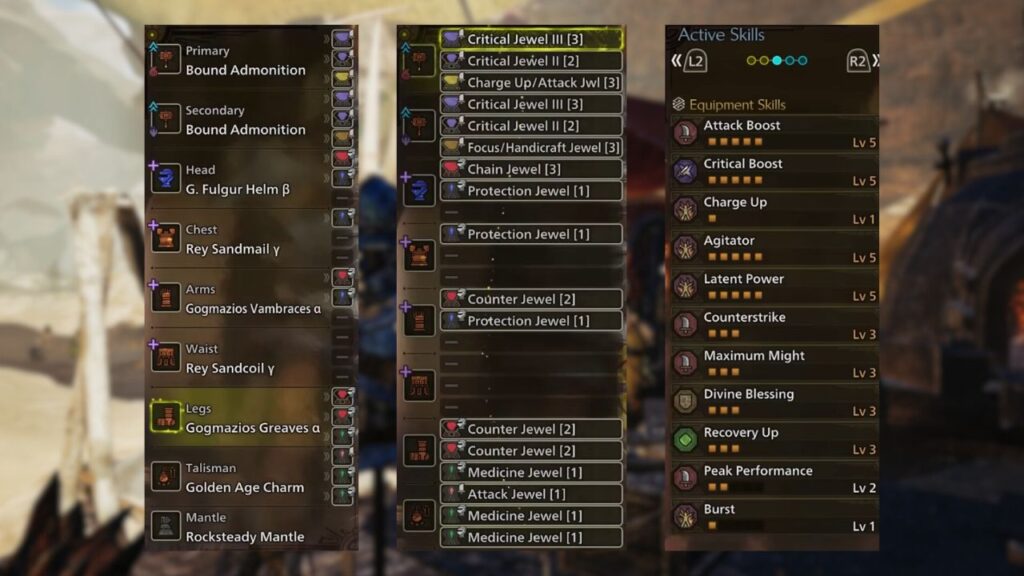Show the Attack Boost skill details

click(773, 133)
